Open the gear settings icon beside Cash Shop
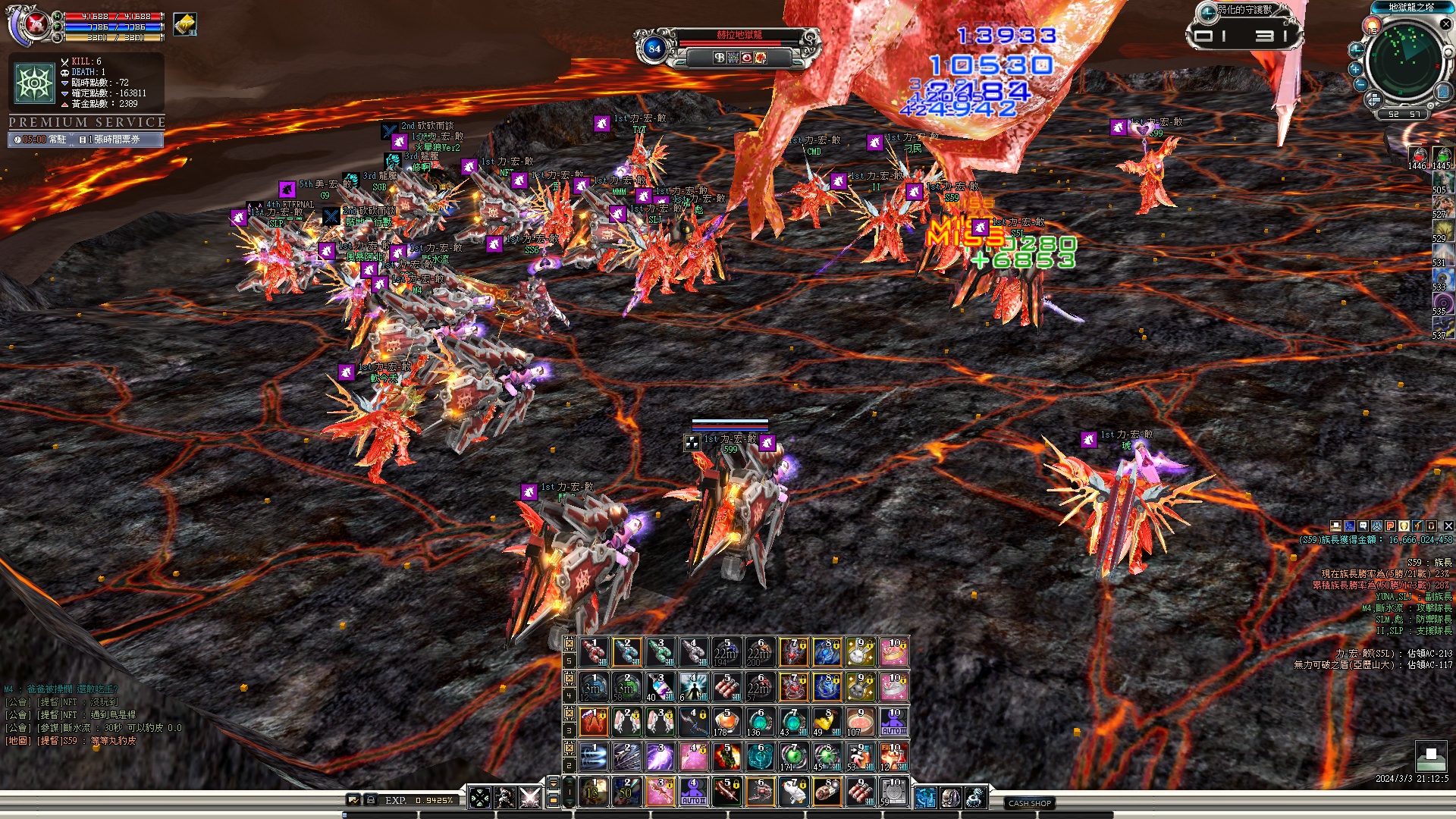 click(x=975, y=797)
